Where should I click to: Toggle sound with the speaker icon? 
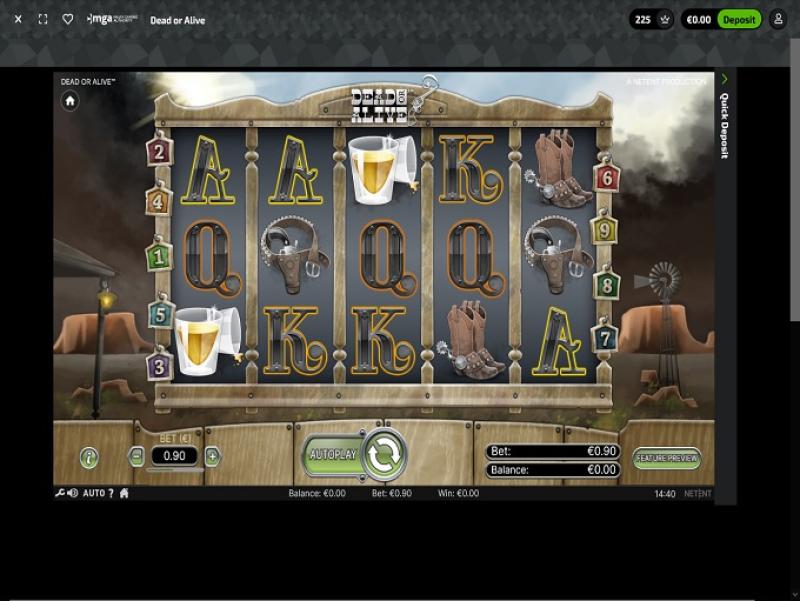73,493
